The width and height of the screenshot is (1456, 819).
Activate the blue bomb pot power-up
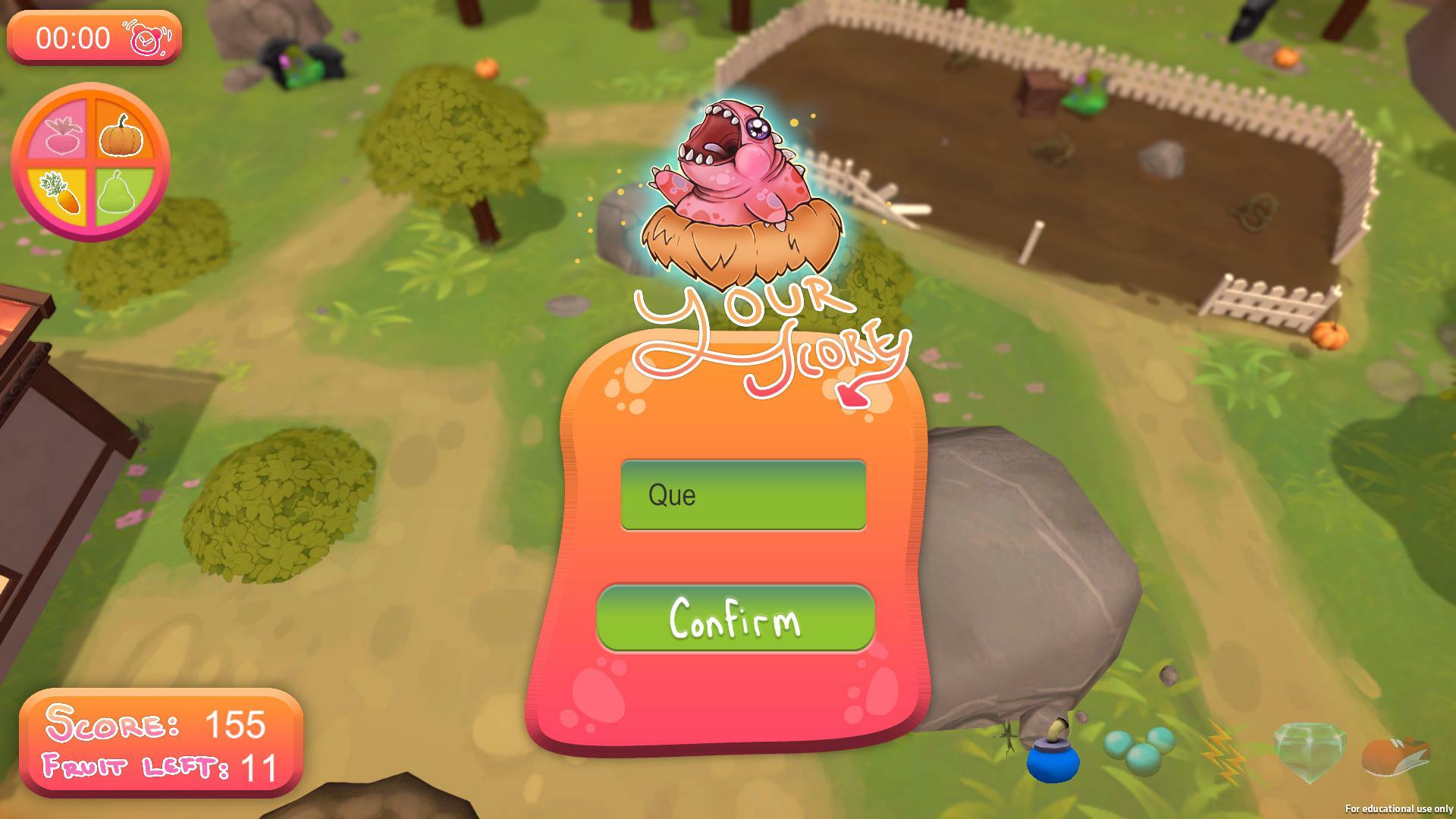pyautogui.click(x=1053, y=755)
